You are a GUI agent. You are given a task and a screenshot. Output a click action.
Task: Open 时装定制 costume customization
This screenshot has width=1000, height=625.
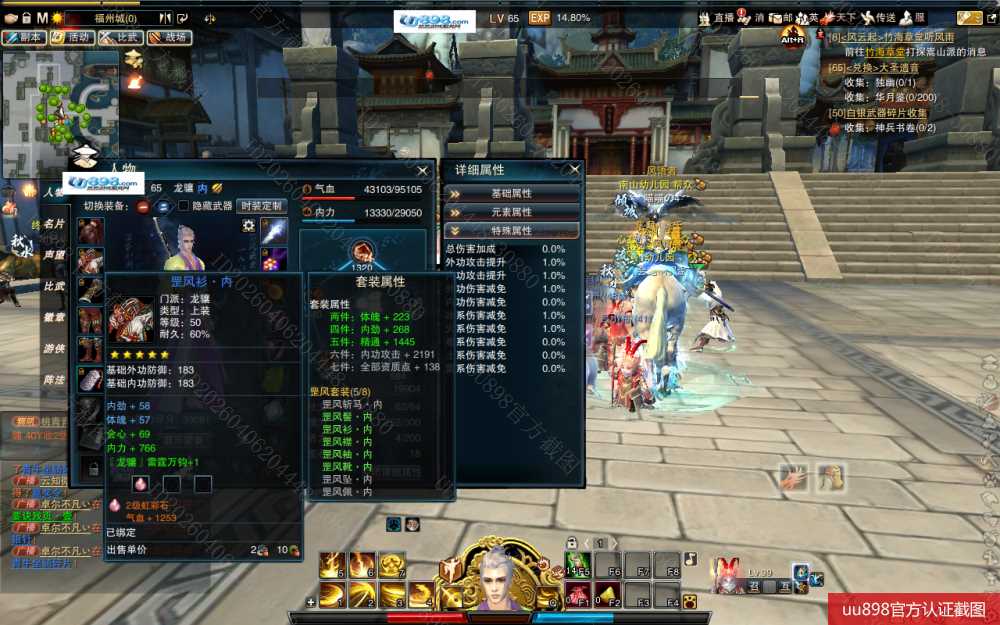click(261, 206)
